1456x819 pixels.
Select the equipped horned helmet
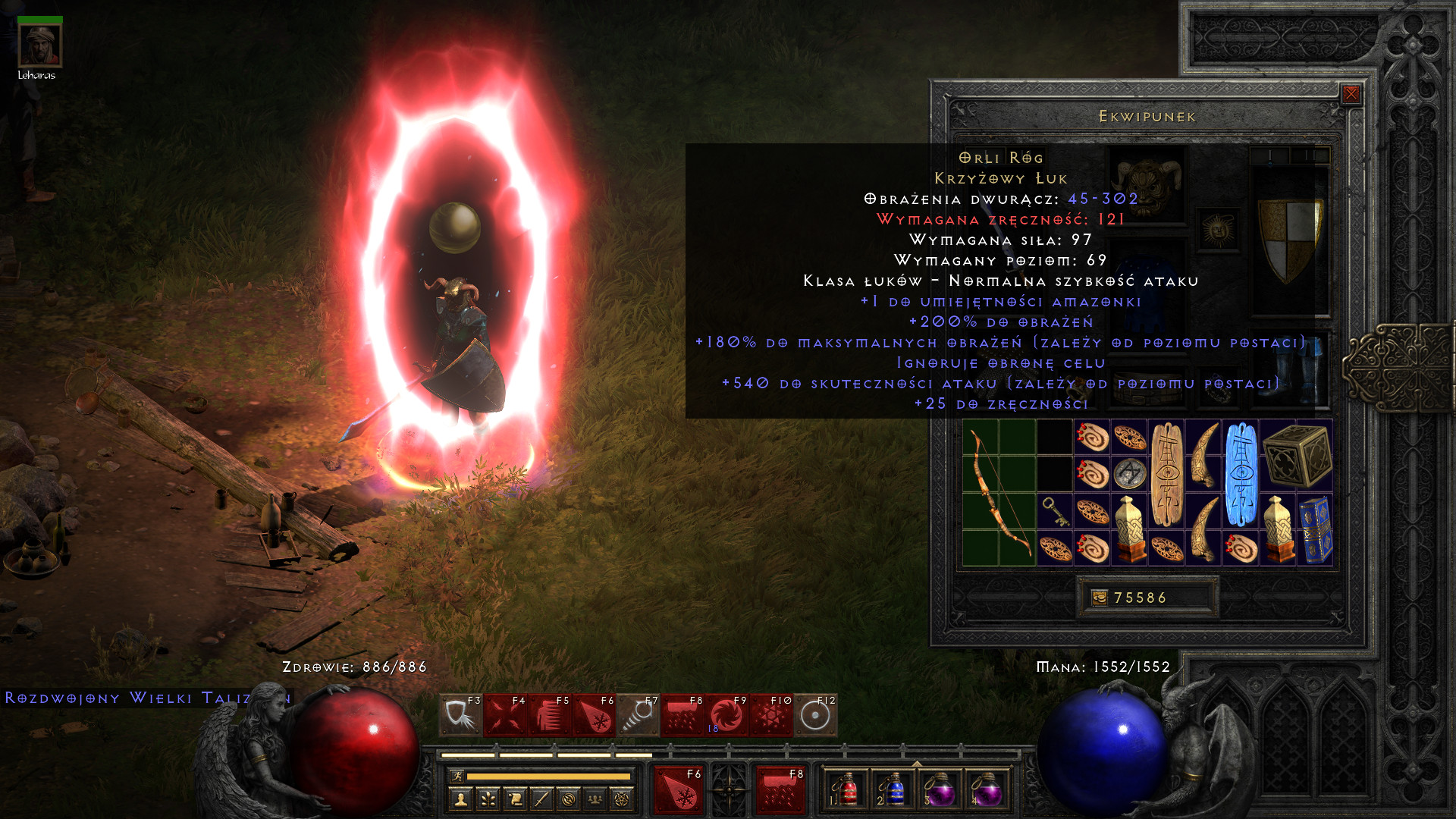1148,186
